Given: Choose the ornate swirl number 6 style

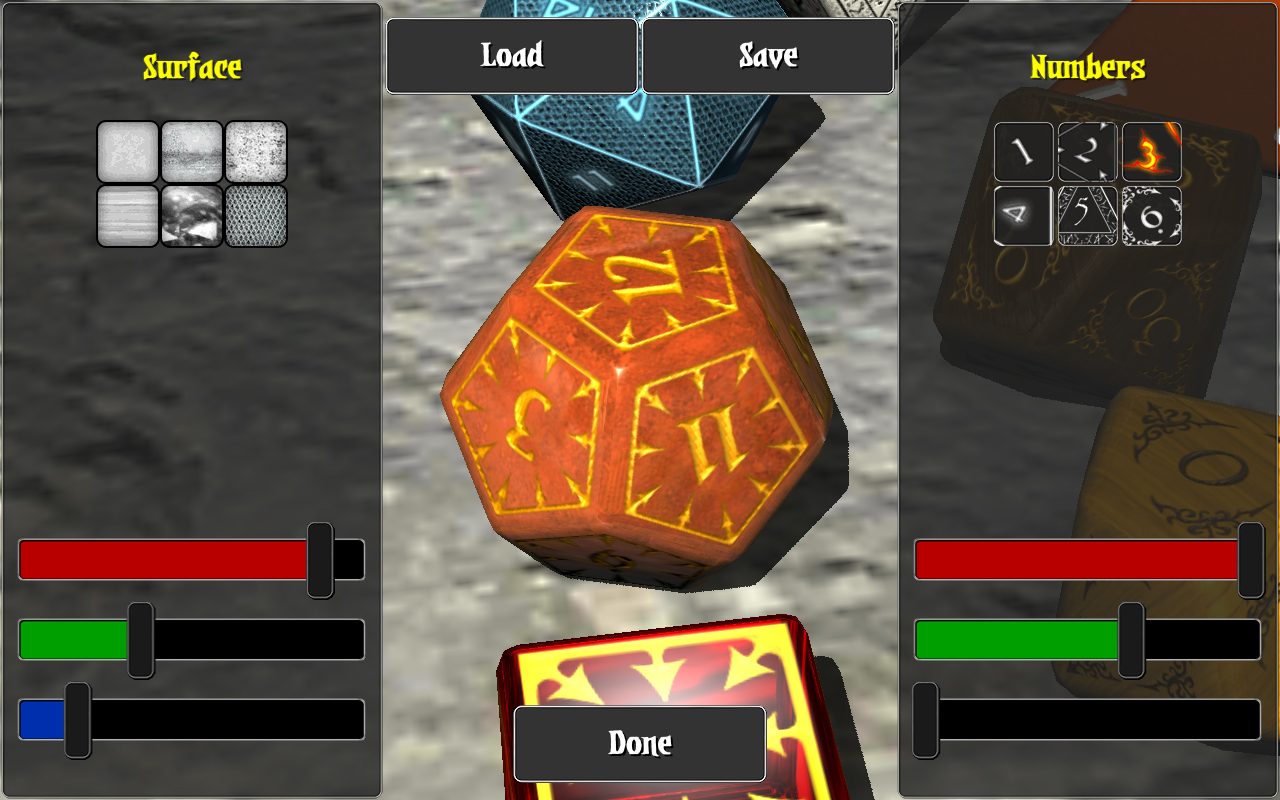Looking at the screenshot, I should 1150,214.
